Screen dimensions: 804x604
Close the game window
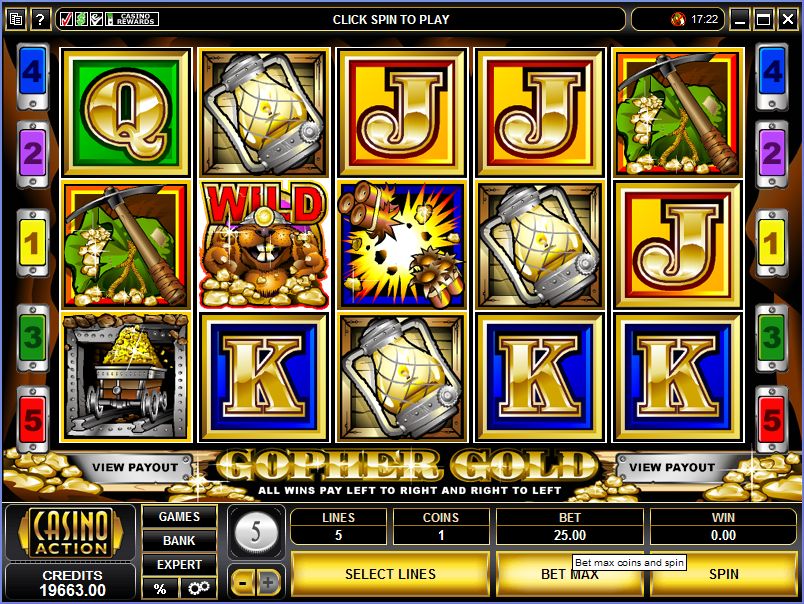(x=787, y=19)
